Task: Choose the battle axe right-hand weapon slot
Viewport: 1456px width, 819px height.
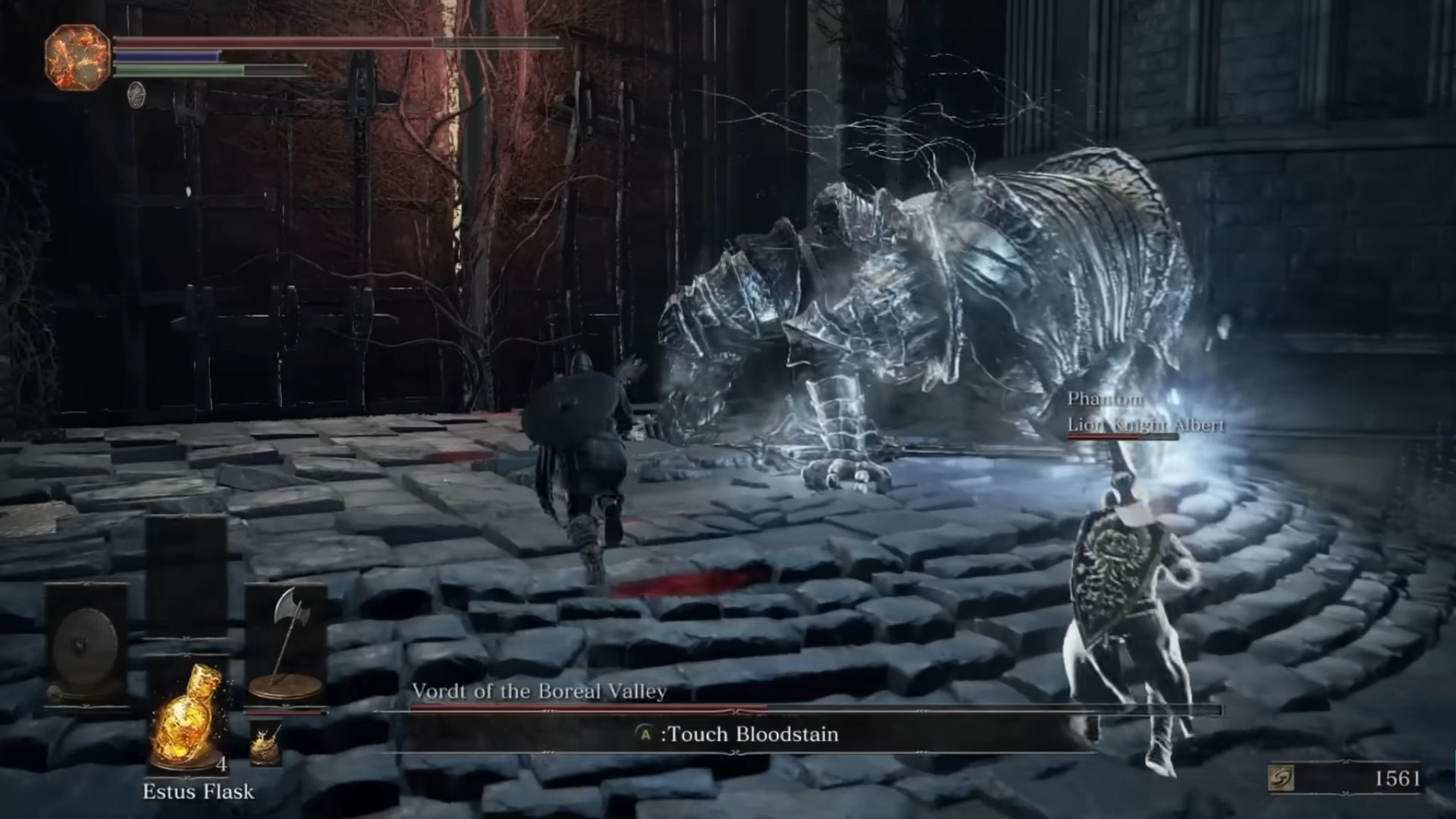Action: (x=287, y=643)
